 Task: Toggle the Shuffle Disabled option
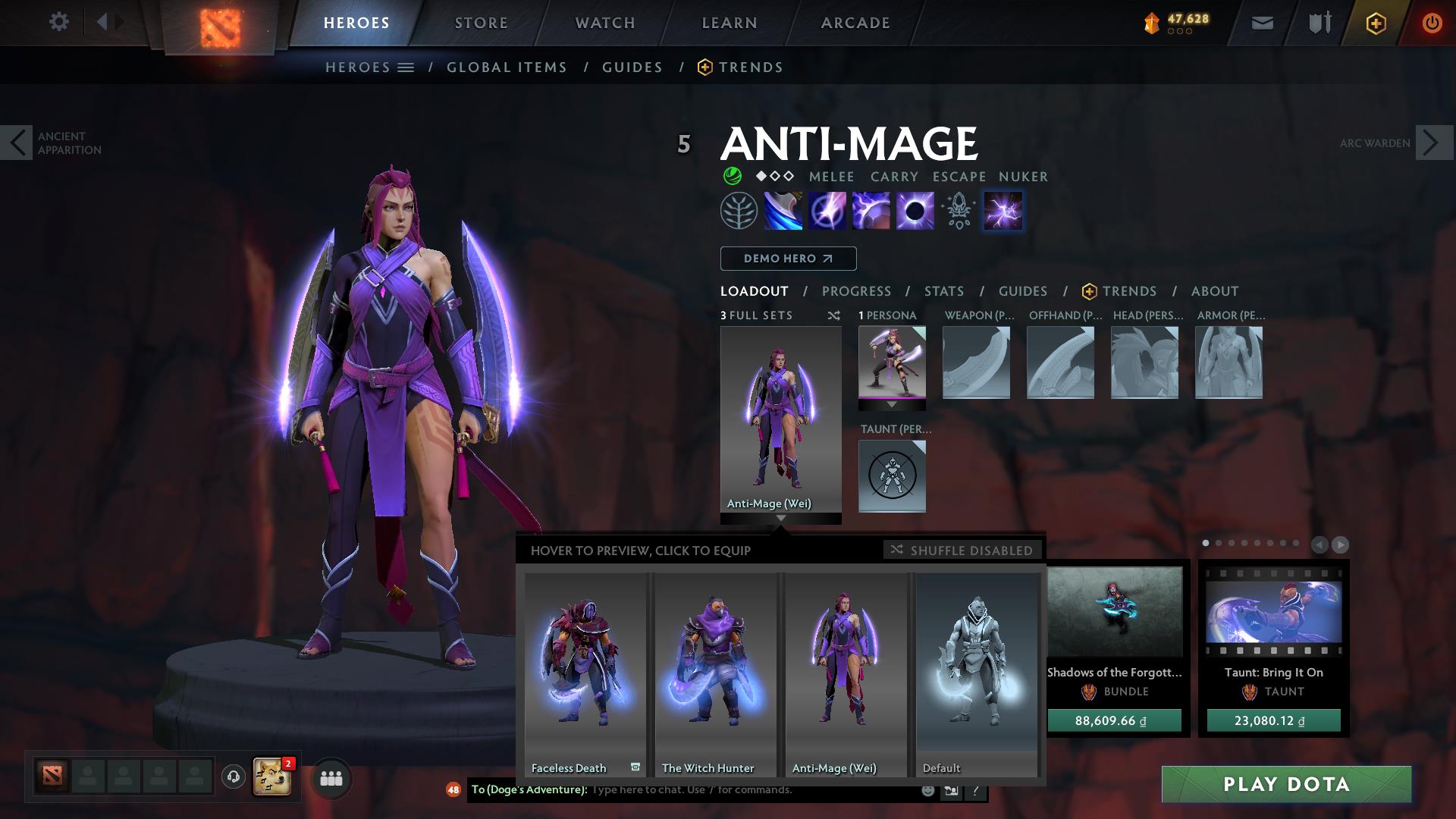click(962, 551)
